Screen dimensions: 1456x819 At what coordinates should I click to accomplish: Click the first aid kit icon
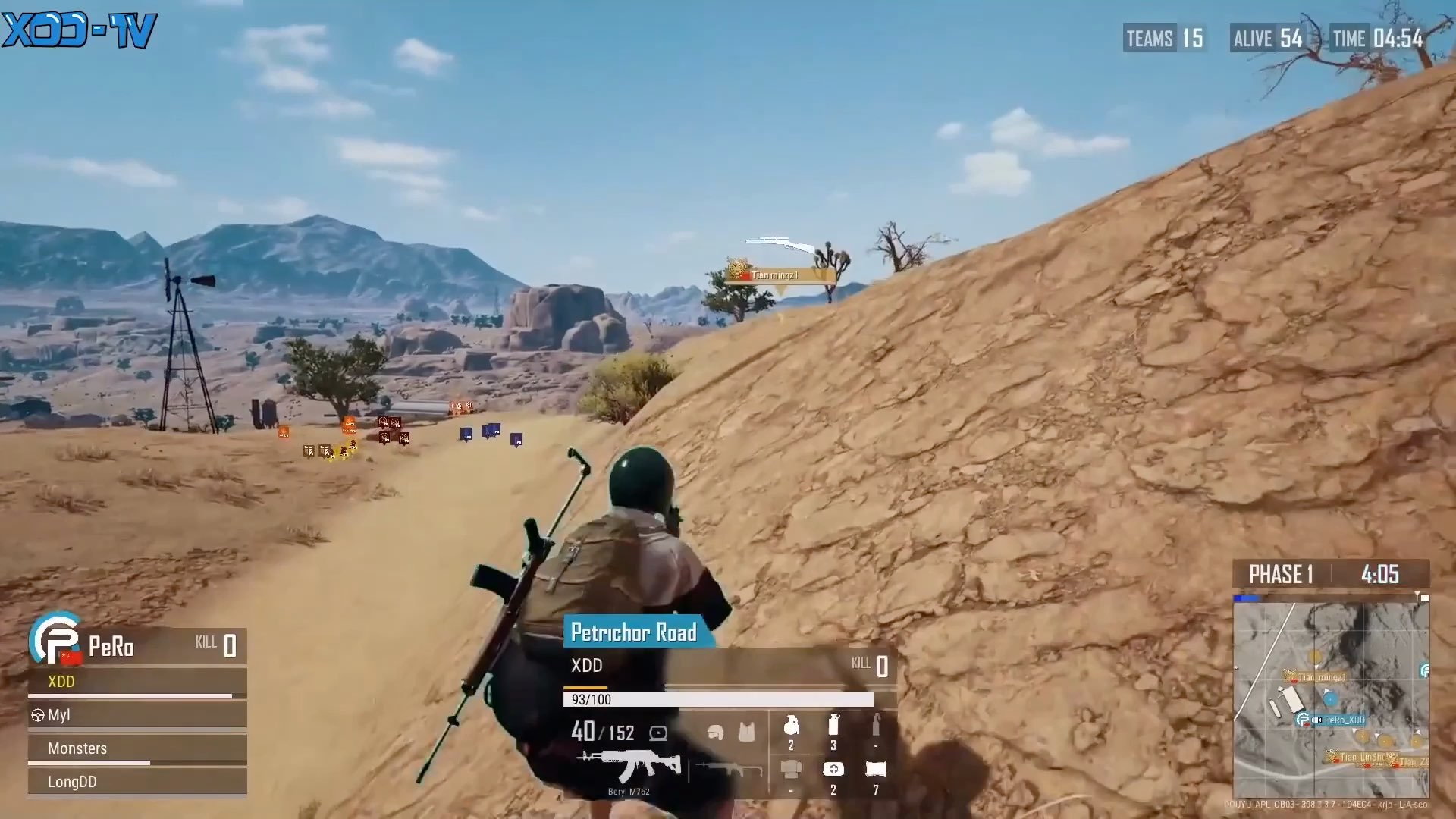[833, 770]
